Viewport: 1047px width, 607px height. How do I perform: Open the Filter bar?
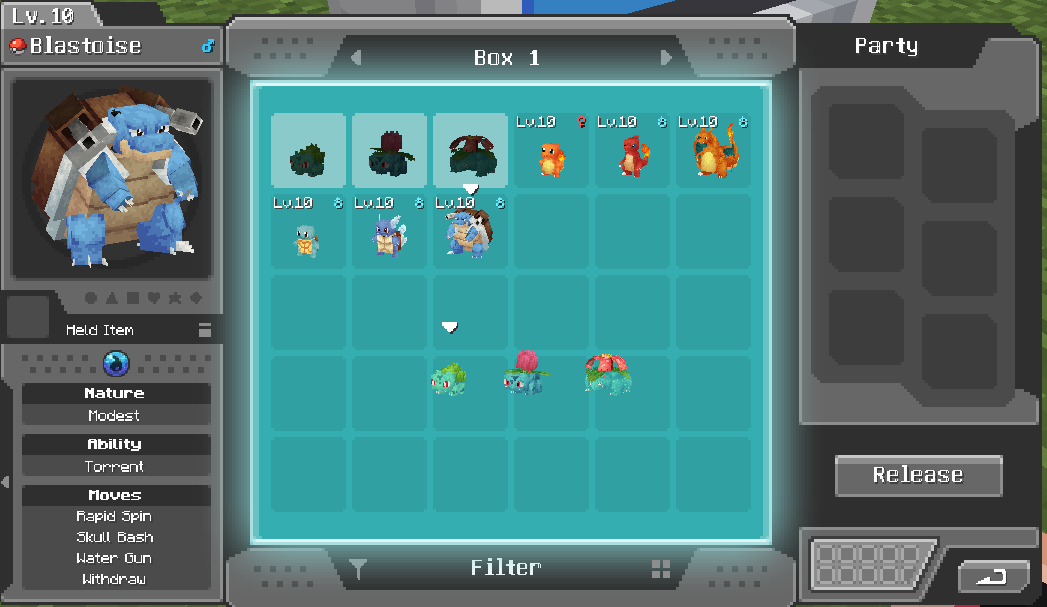506,569
